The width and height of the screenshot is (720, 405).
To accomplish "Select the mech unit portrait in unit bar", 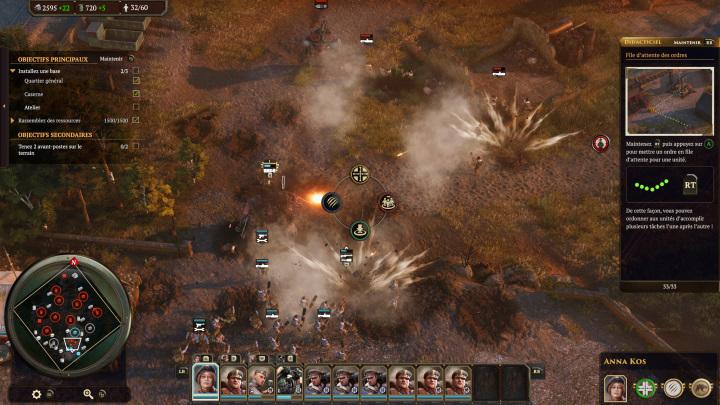I will pos(290,381).
